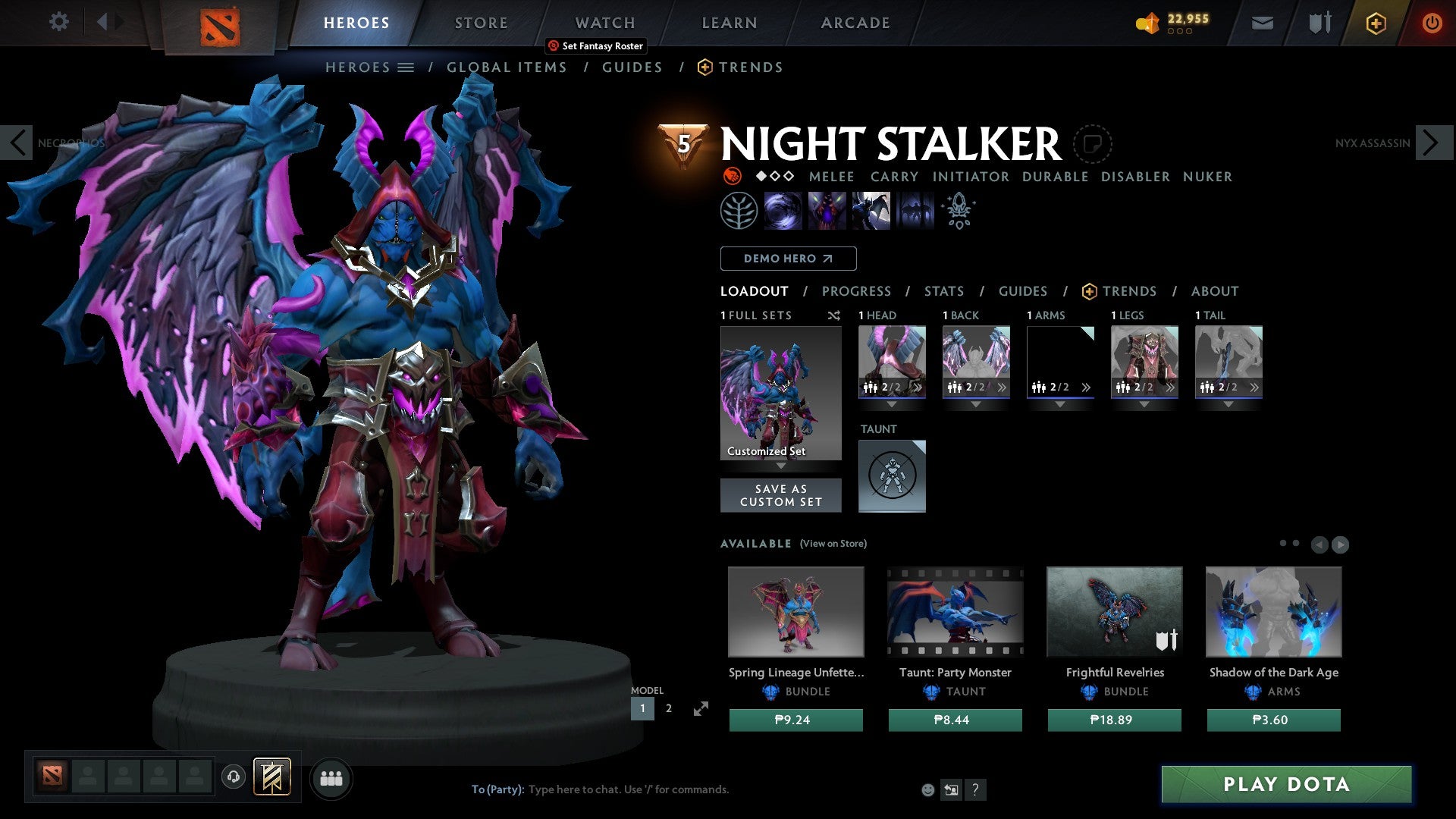Switch model view to 2

tap(668, 708)
